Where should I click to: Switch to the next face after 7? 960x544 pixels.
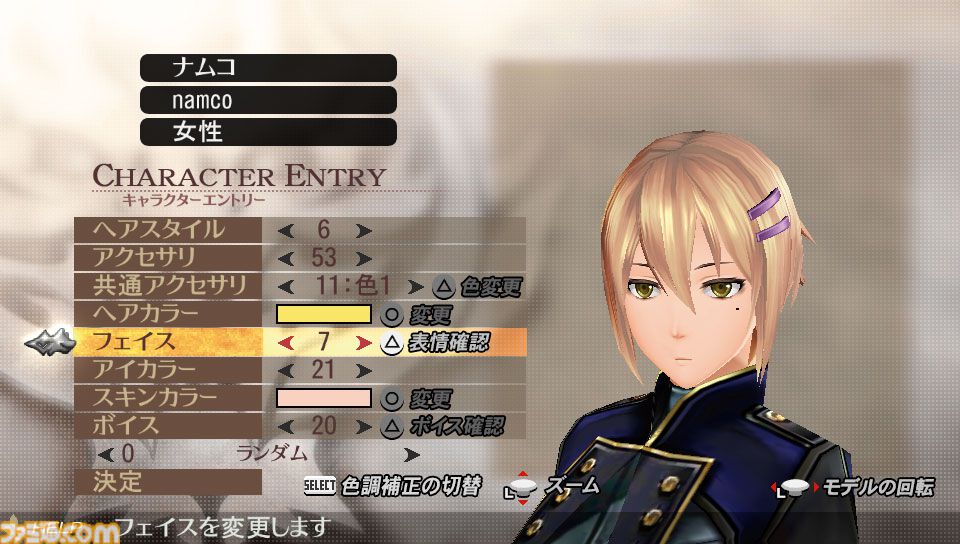[363, 343]
